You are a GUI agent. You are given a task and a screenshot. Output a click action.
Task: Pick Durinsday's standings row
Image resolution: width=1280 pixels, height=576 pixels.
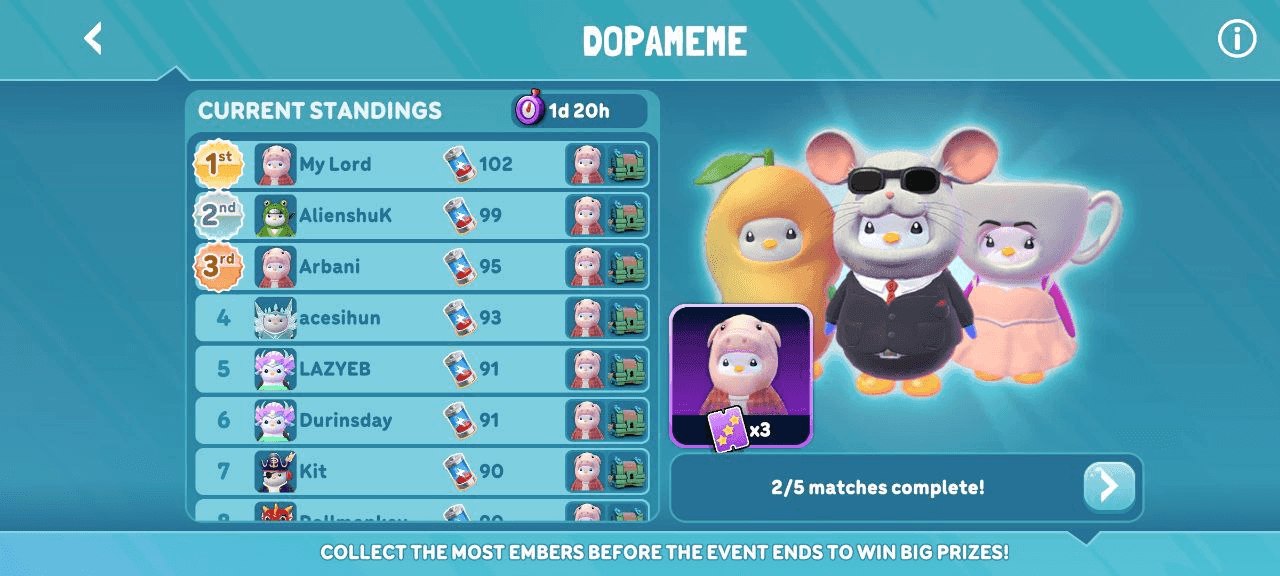420,420
